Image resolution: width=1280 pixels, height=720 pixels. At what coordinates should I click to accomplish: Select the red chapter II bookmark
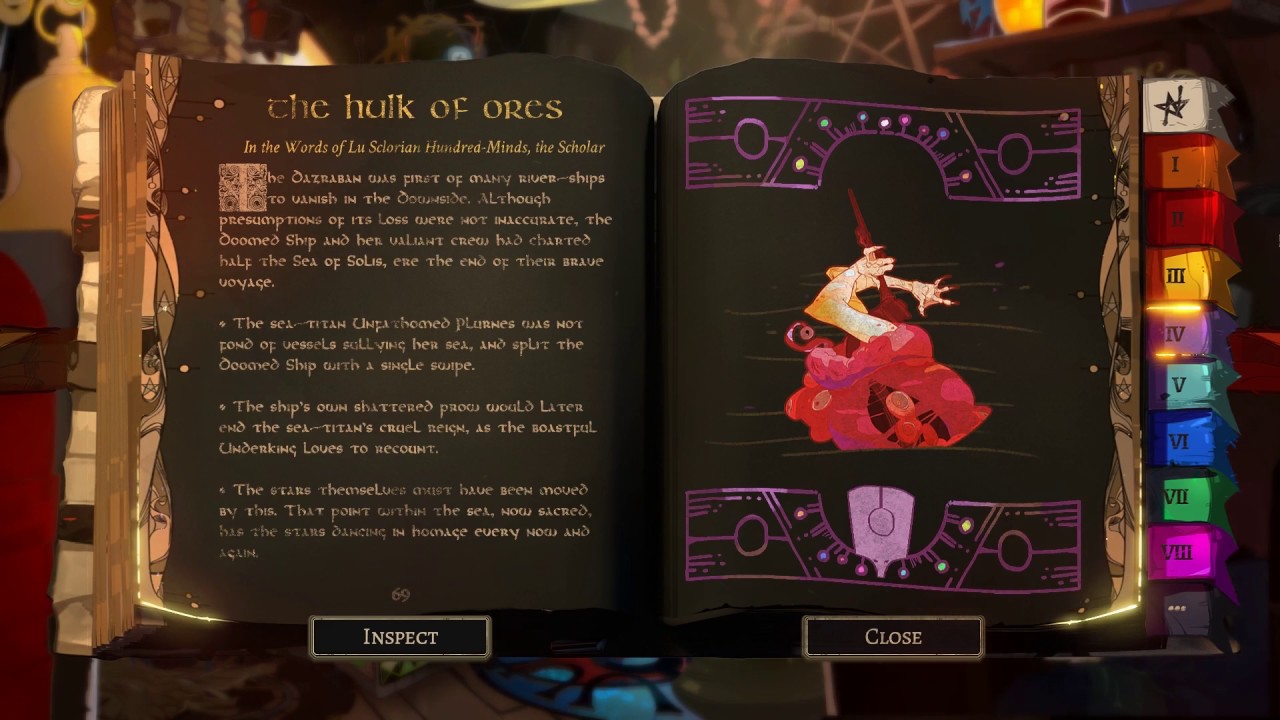point(1180,219)
